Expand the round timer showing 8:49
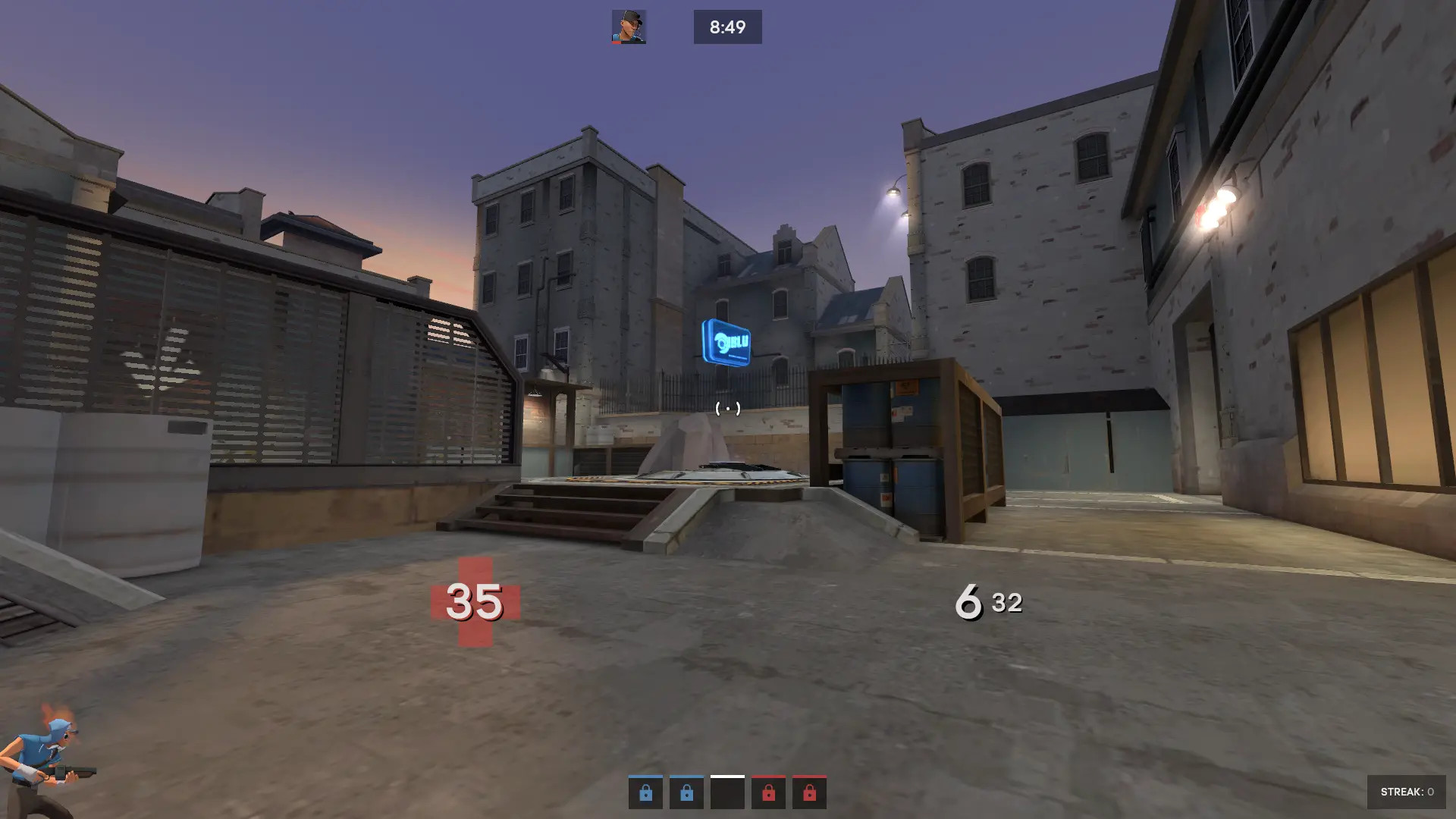Screen dimensions: 1456x819 pyautogui.click(x=727, y=27)
